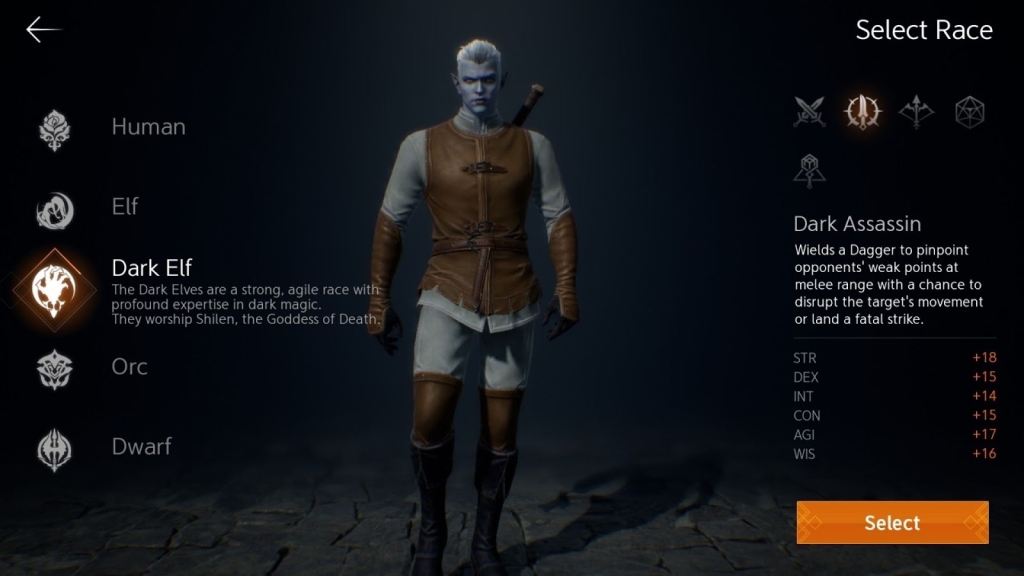Pick the Orc race

pos(129,367)
